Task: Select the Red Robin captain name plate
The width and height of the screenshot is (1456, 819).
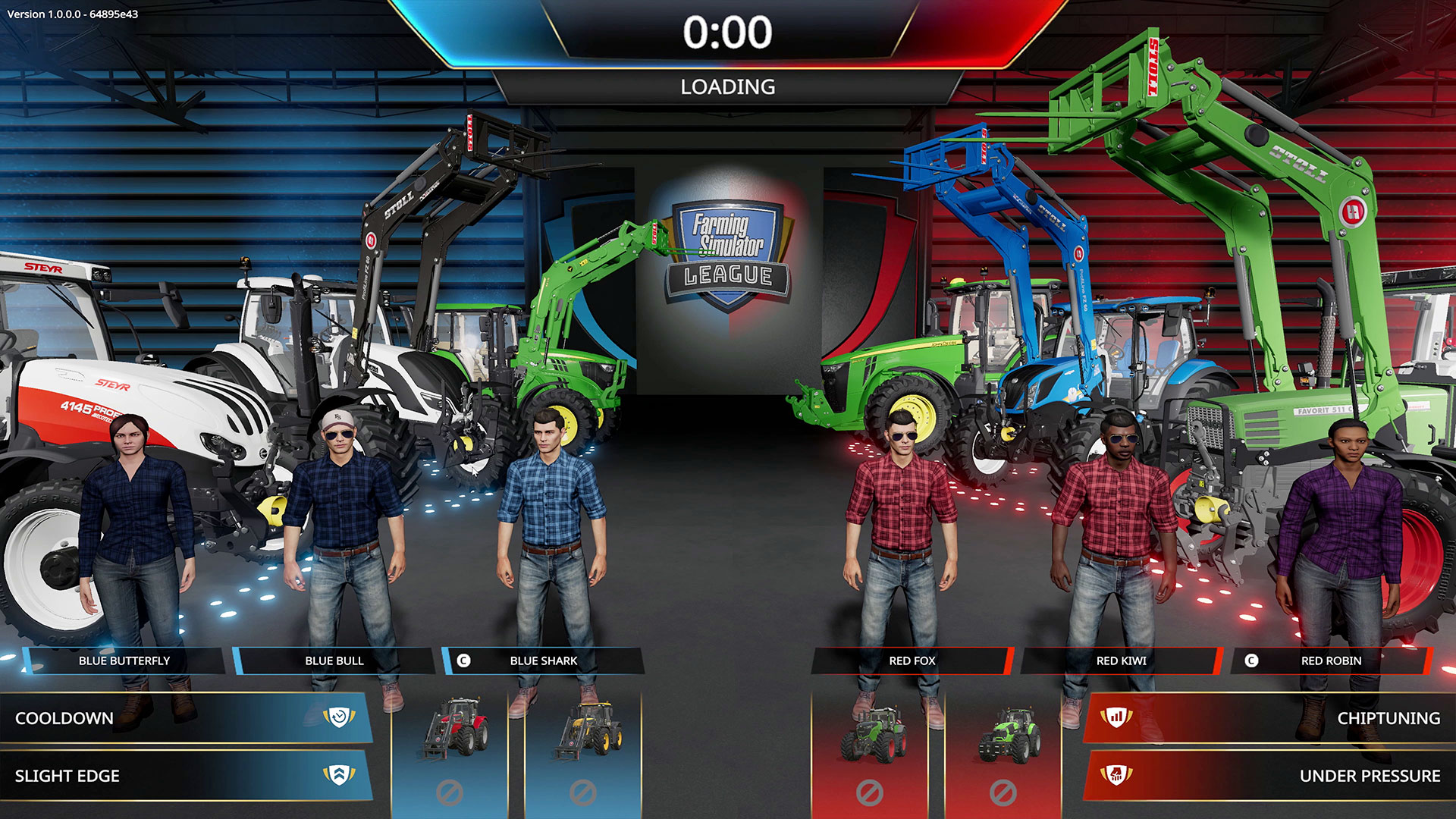Action: pyautogui.click(x=1331, y=661)
